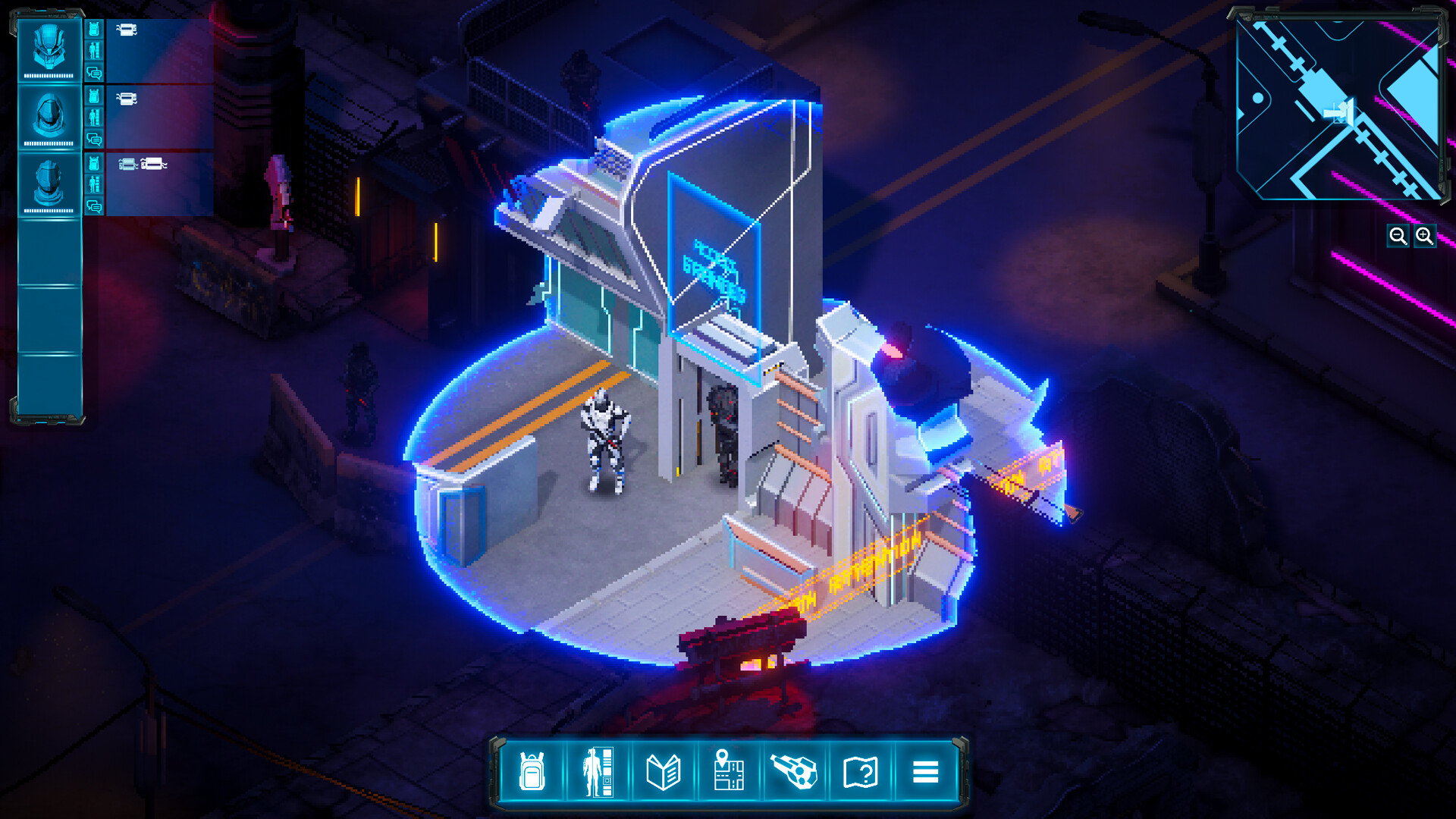1456x819 pixels.
Task: Toggle the chat bubble for the first squad member
Action: pyautogui.click(x=94, y=74)
